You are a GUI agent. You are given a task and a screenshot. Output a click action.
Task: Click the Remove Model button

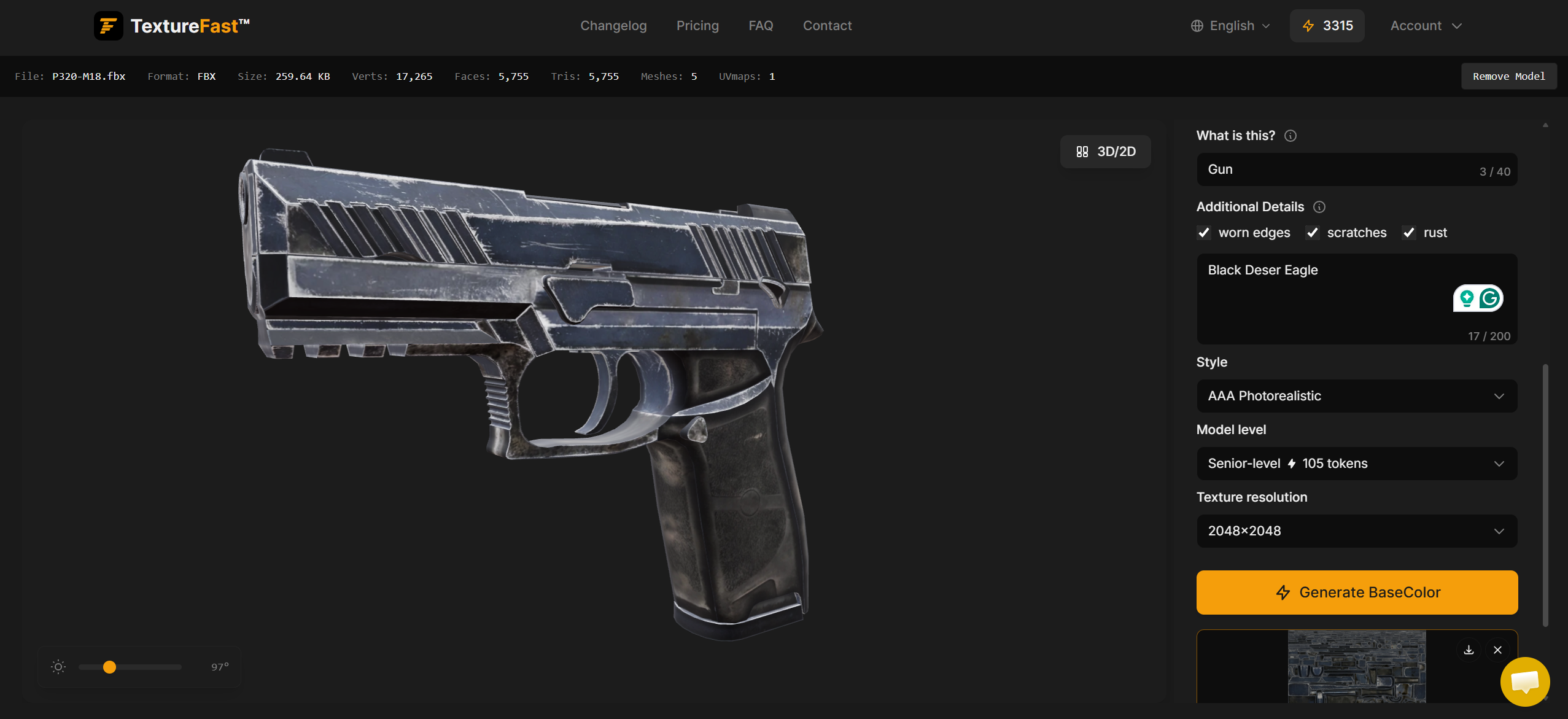click(x=1508, y=76)
